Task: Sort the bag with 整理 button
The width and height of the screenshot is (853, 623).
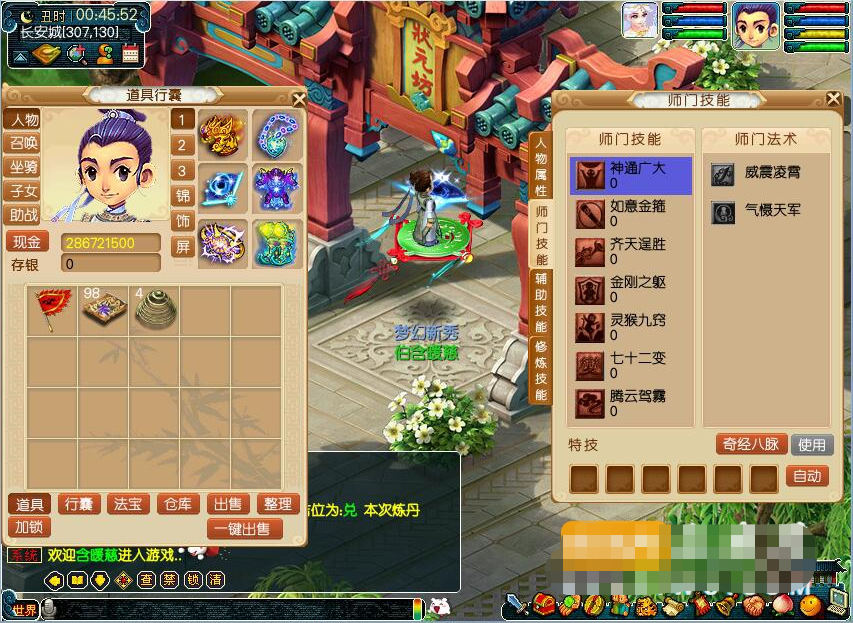Action: coord(277,504)
